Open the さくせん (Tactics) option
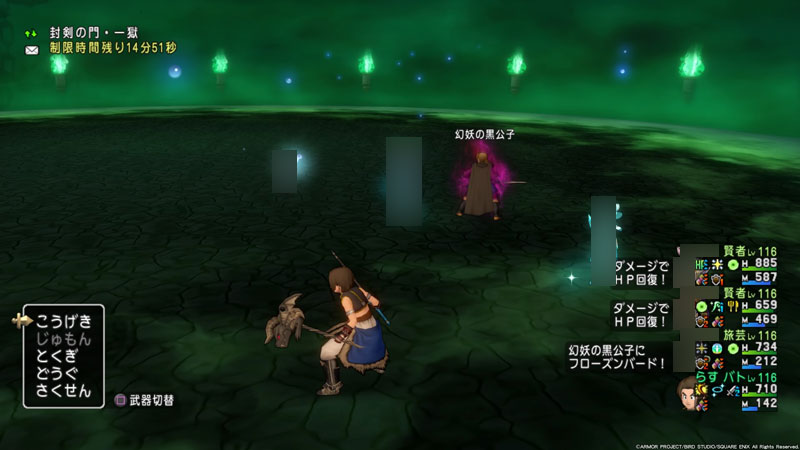The width and height of the screenshot is (800, 450). click(64, 392)
